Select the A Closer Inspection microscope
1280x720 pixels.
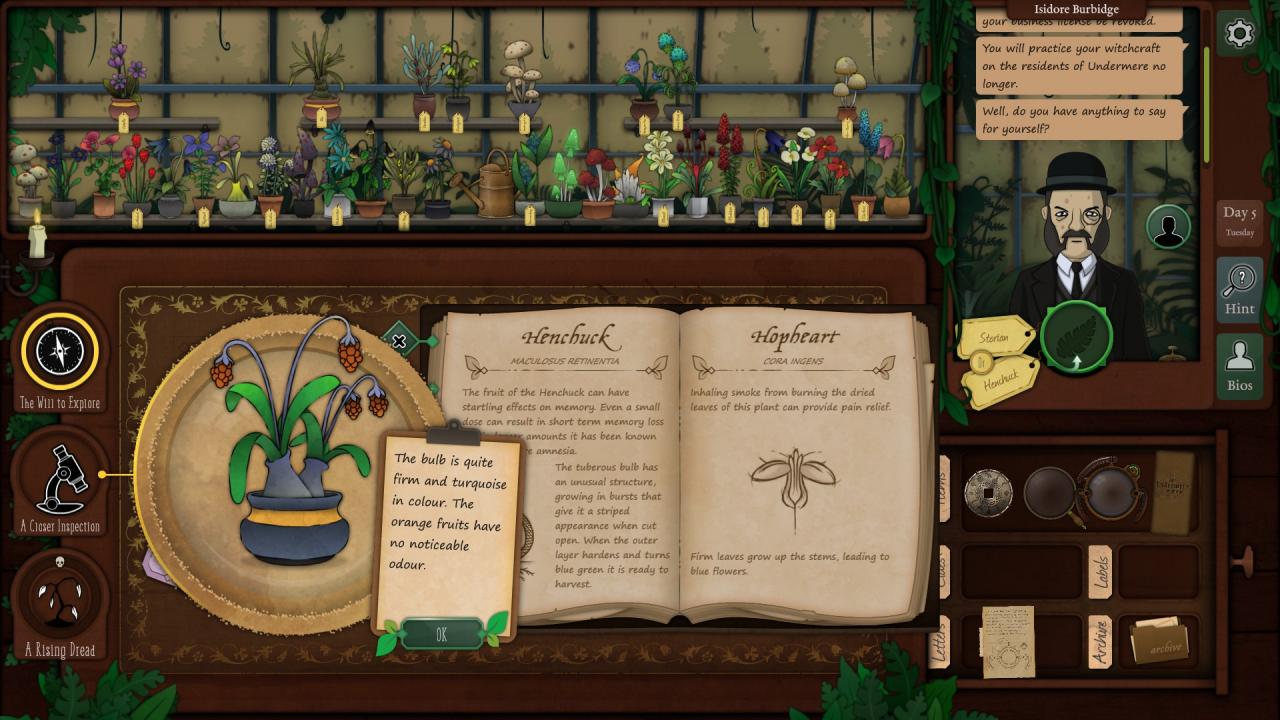pos(60,480)
